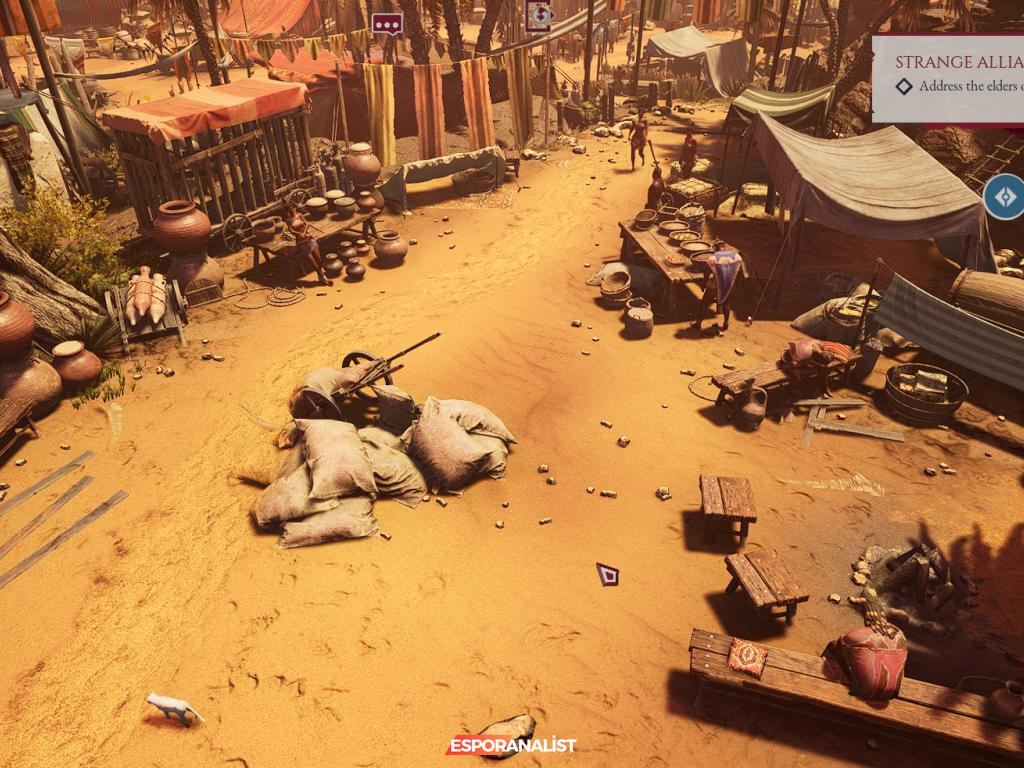
Task: Activate the blue circular diamond icon
Action: [1004, 197]
